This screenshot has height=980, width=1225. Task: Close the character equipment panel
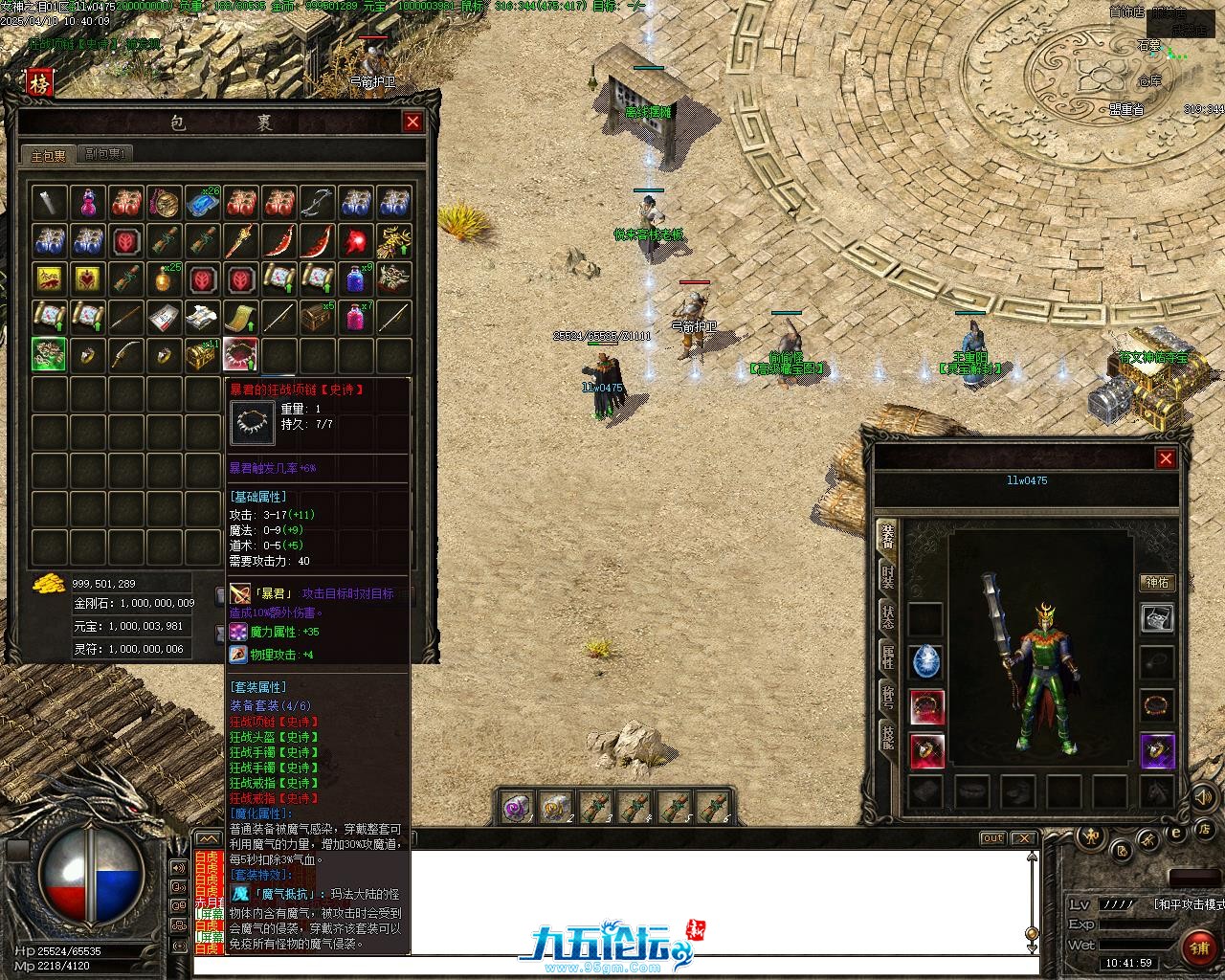tap(1166, 459)
